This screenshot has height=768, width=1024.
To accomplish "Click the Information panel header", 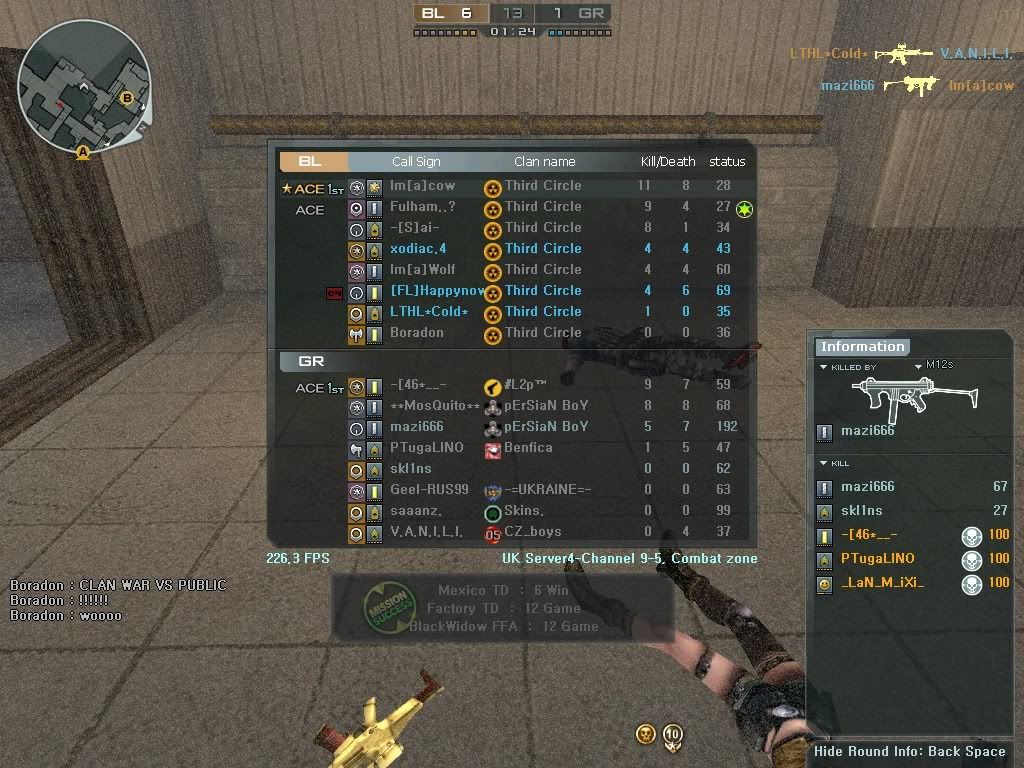I will (862, 347).
